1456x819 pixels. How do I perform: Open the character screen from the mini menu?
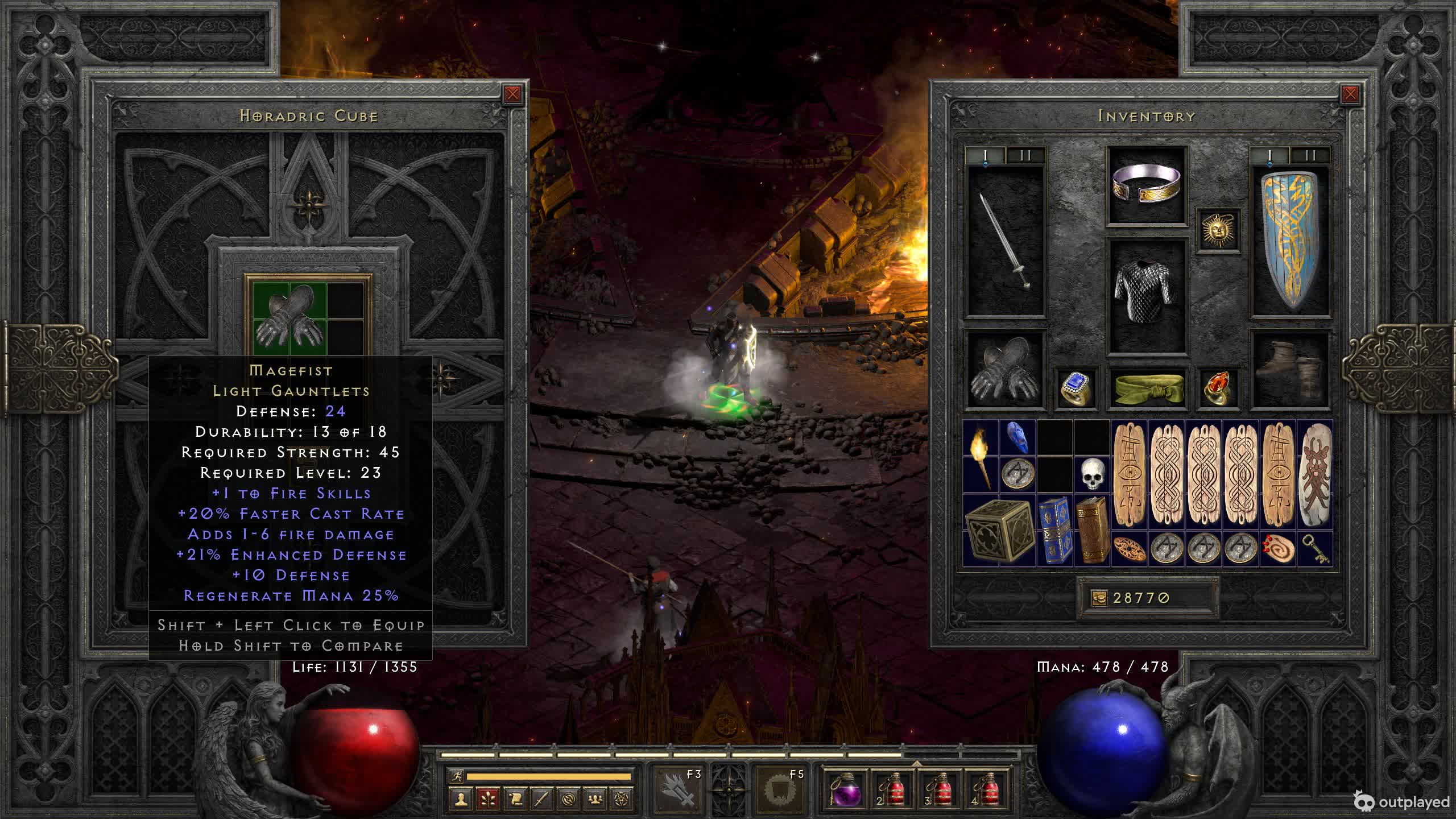(x=461, y=799)
